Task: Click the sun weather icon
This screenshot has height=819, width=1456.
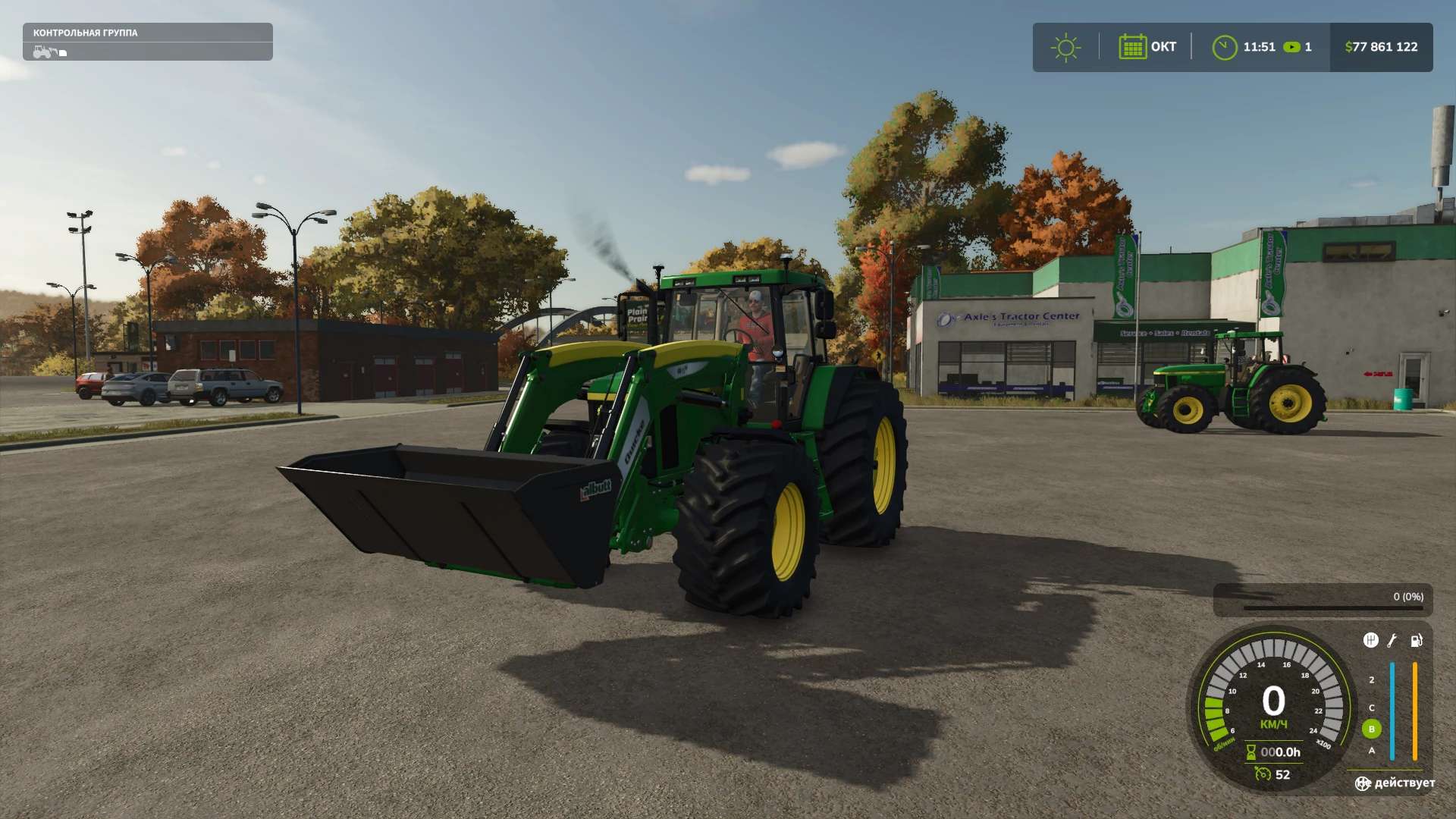Action: (1065, 47)
